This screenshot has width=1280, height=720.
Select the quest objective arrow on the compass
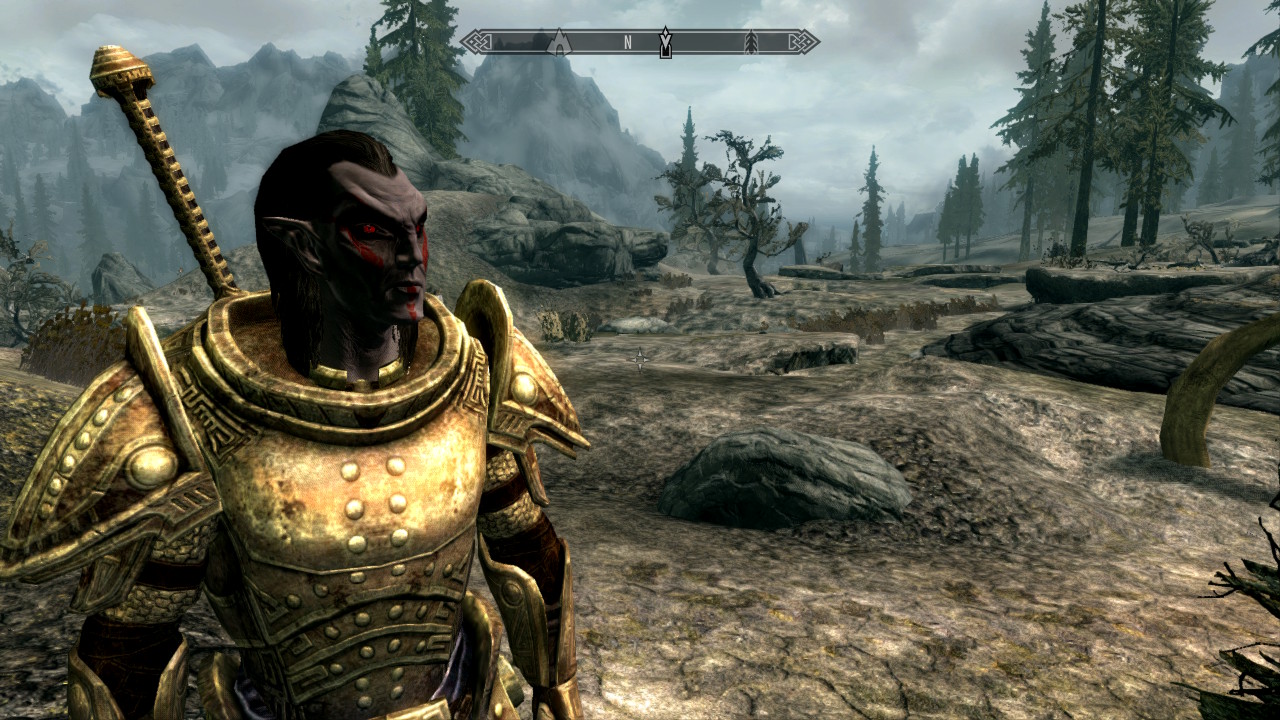(665, 42)
